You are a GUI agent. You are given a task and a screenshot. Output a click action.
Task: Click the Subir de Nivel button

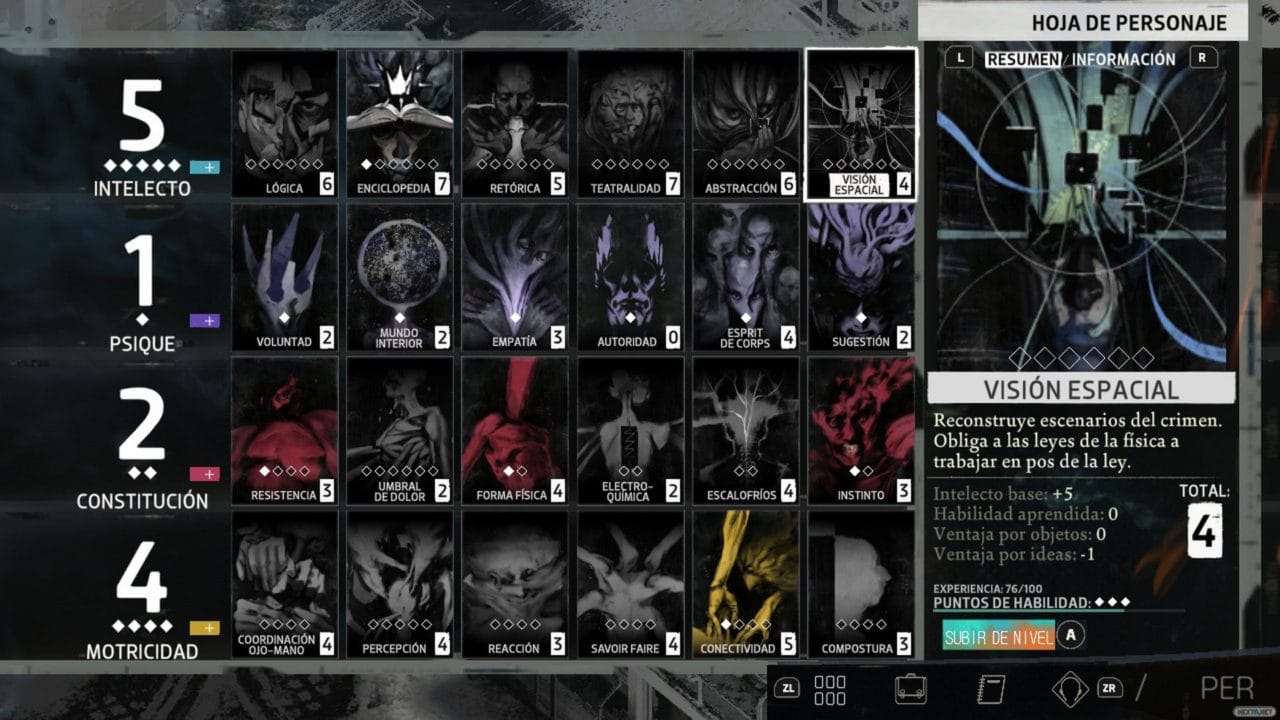coord(998,636)
